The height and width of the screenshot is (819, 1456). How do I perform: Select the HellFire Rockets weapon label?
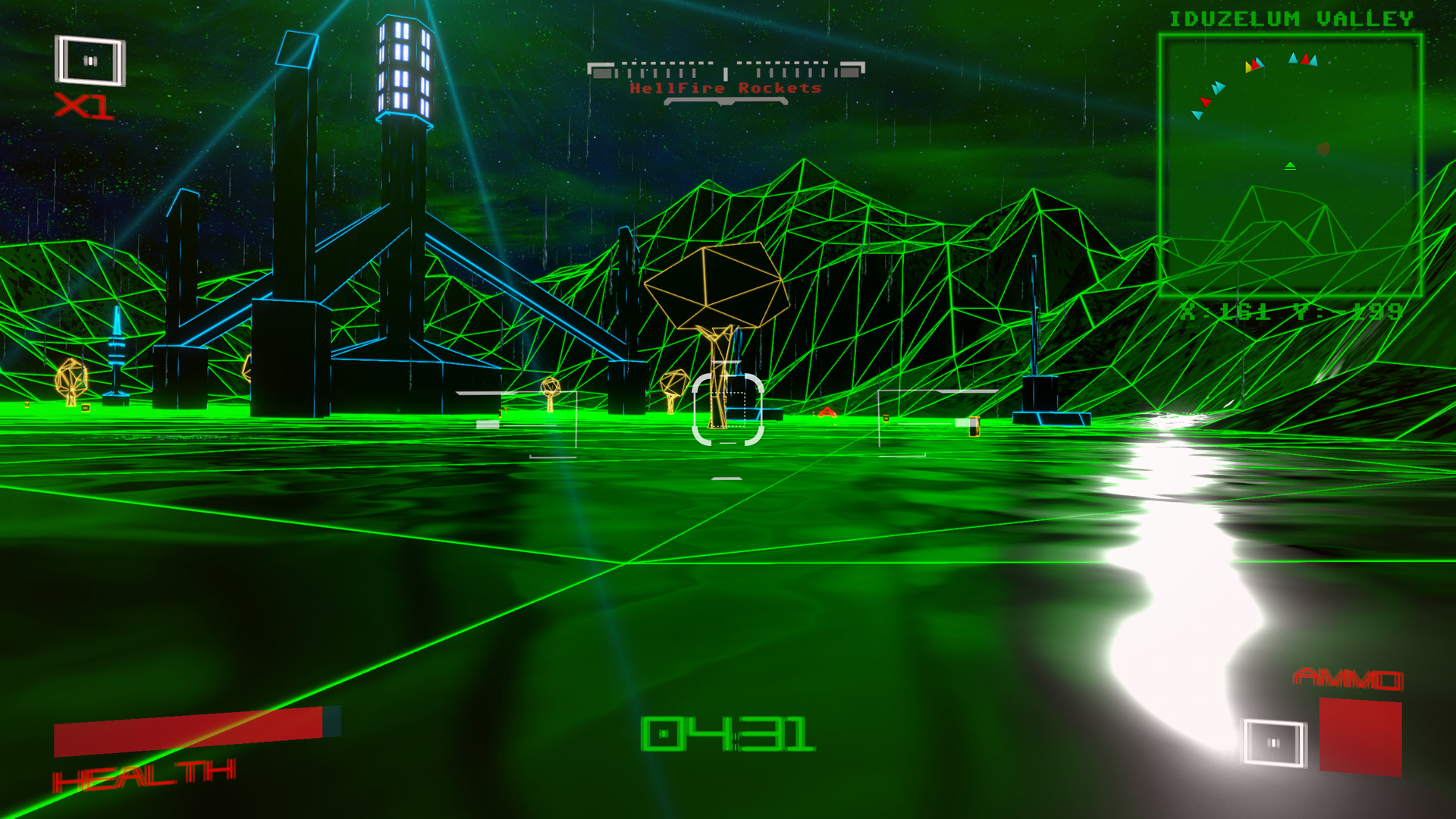(x=724, y=89)
